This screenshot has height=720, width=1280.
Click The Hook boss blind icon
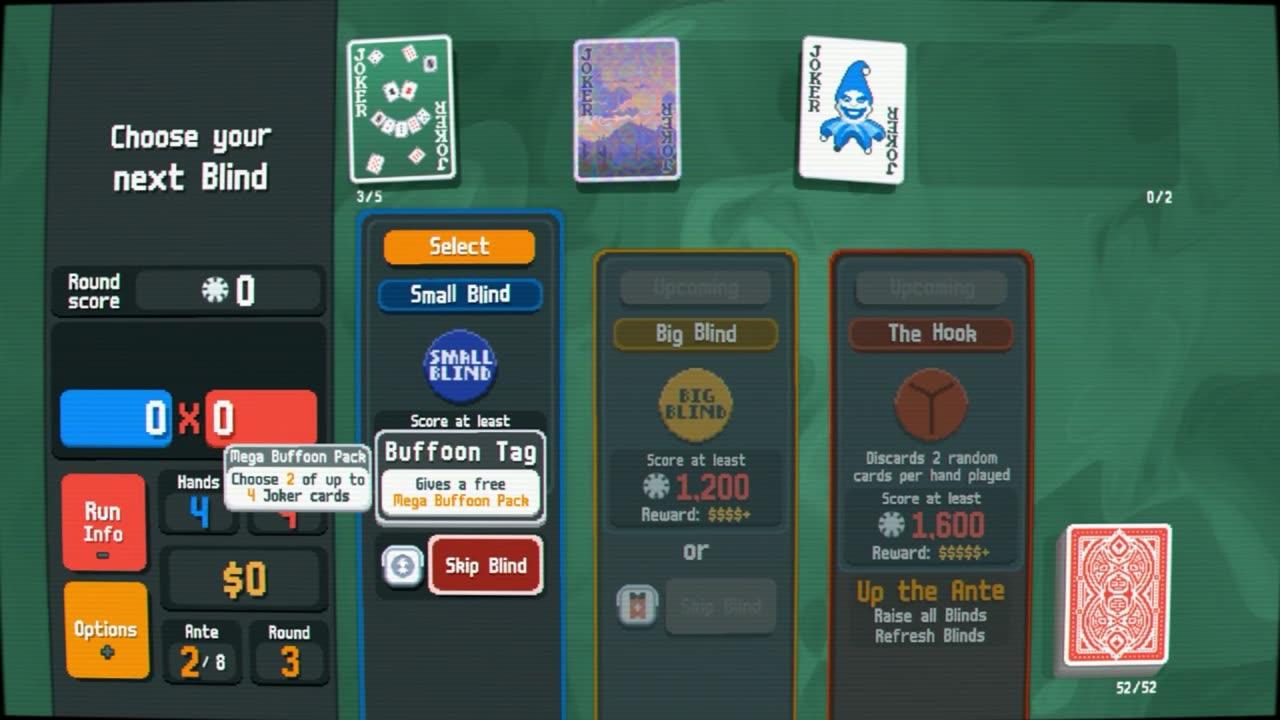click(x=931, y=404)
